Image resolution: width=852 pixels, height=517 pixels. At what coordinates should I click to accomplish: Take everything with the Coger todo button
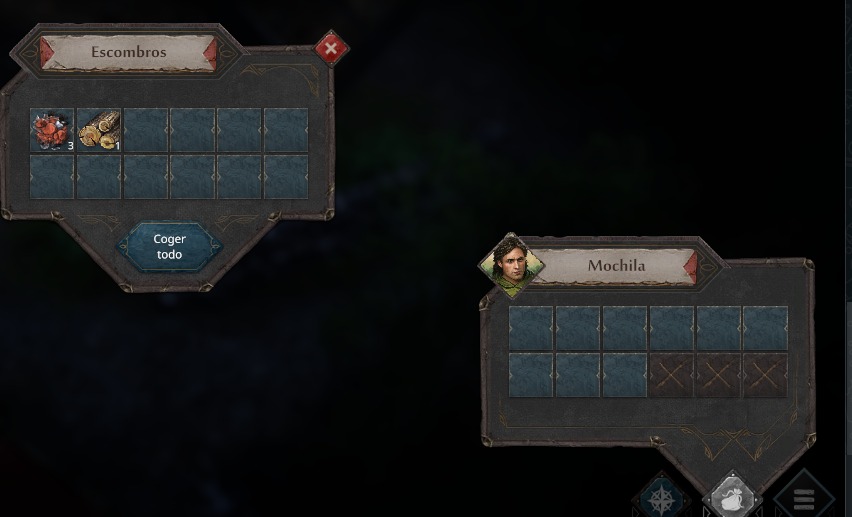[169, 247]
